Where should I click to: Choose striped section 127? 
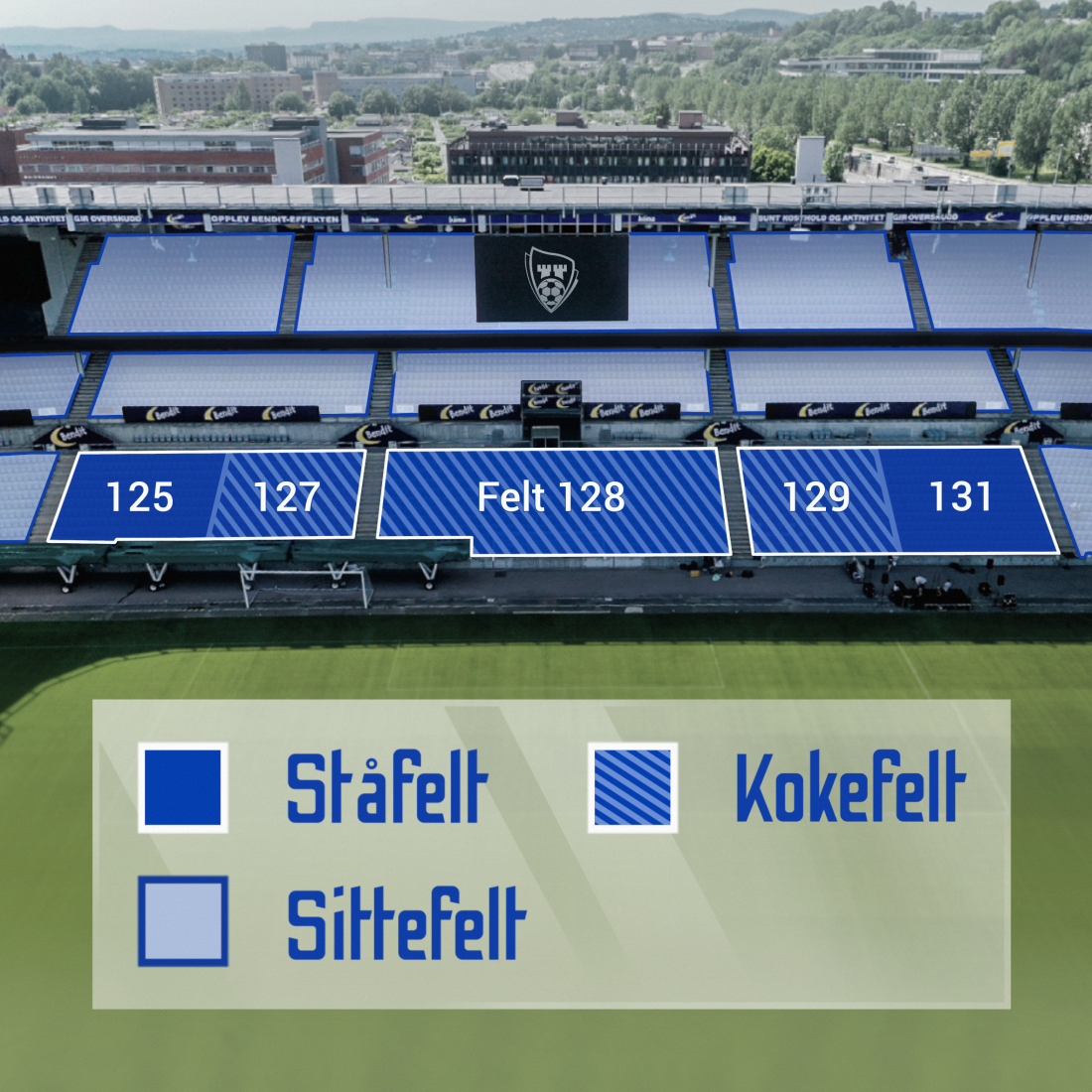(287, 496)
